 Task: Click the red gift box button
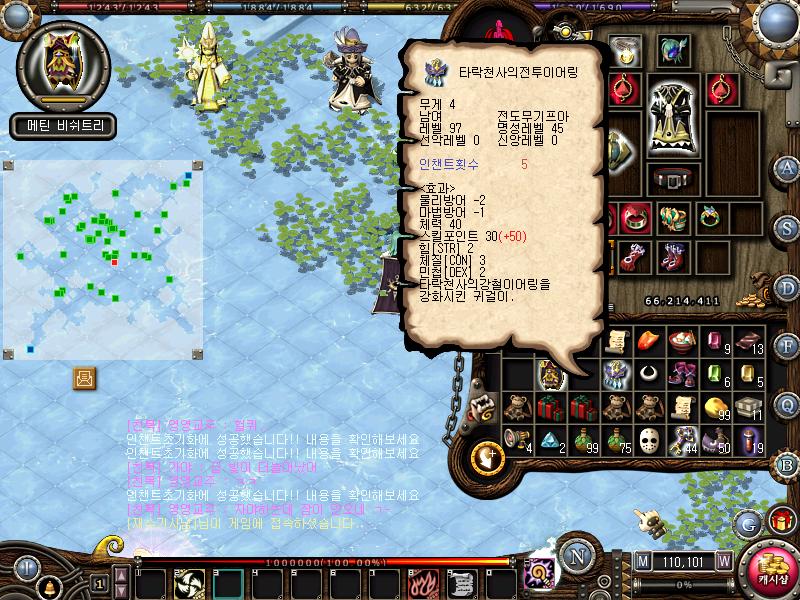781,521
